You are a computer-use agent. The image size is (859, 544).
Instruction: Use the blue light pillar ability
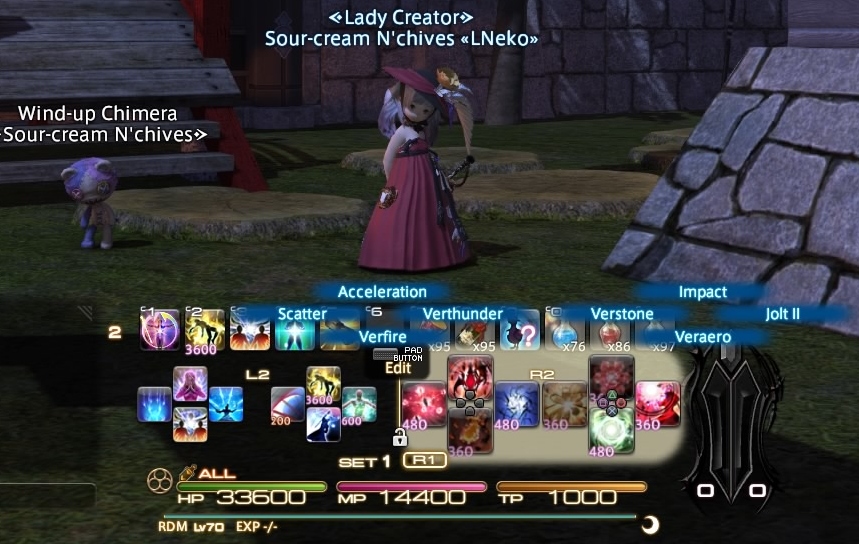(x=154, y=404)
